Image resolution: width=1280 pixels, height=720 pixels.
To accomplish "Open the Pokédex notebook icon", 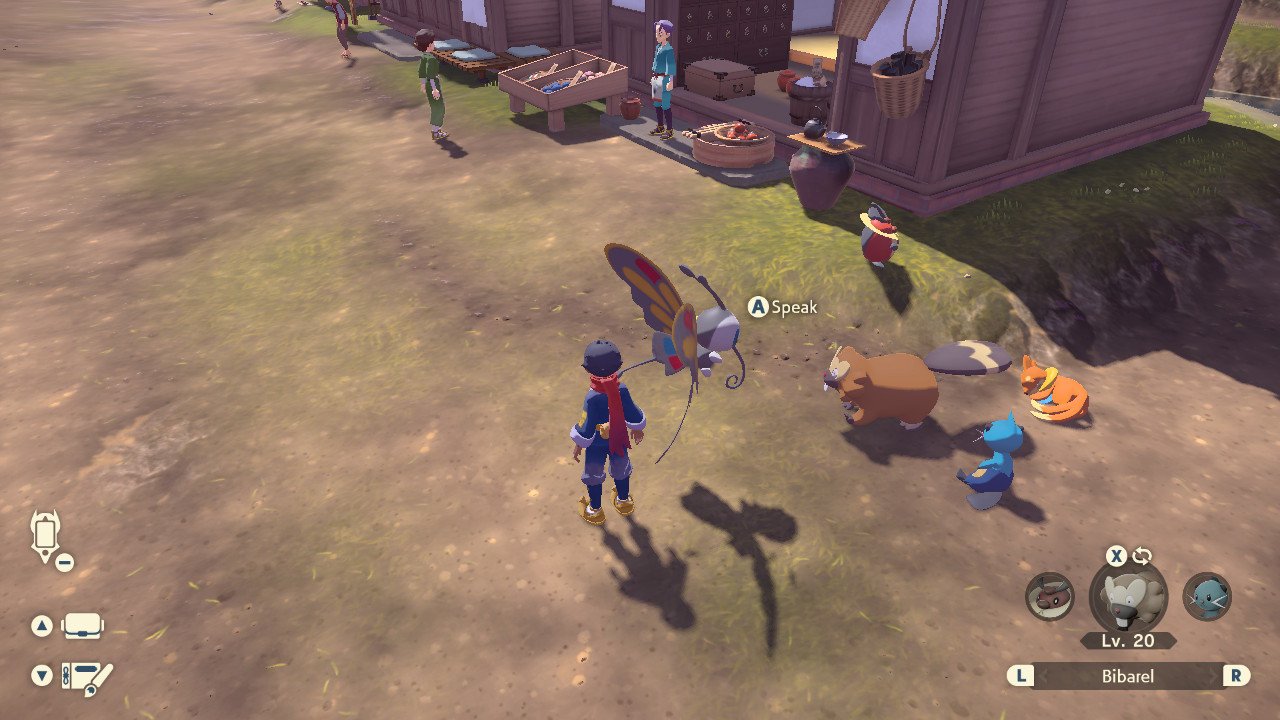I will 87,677.
